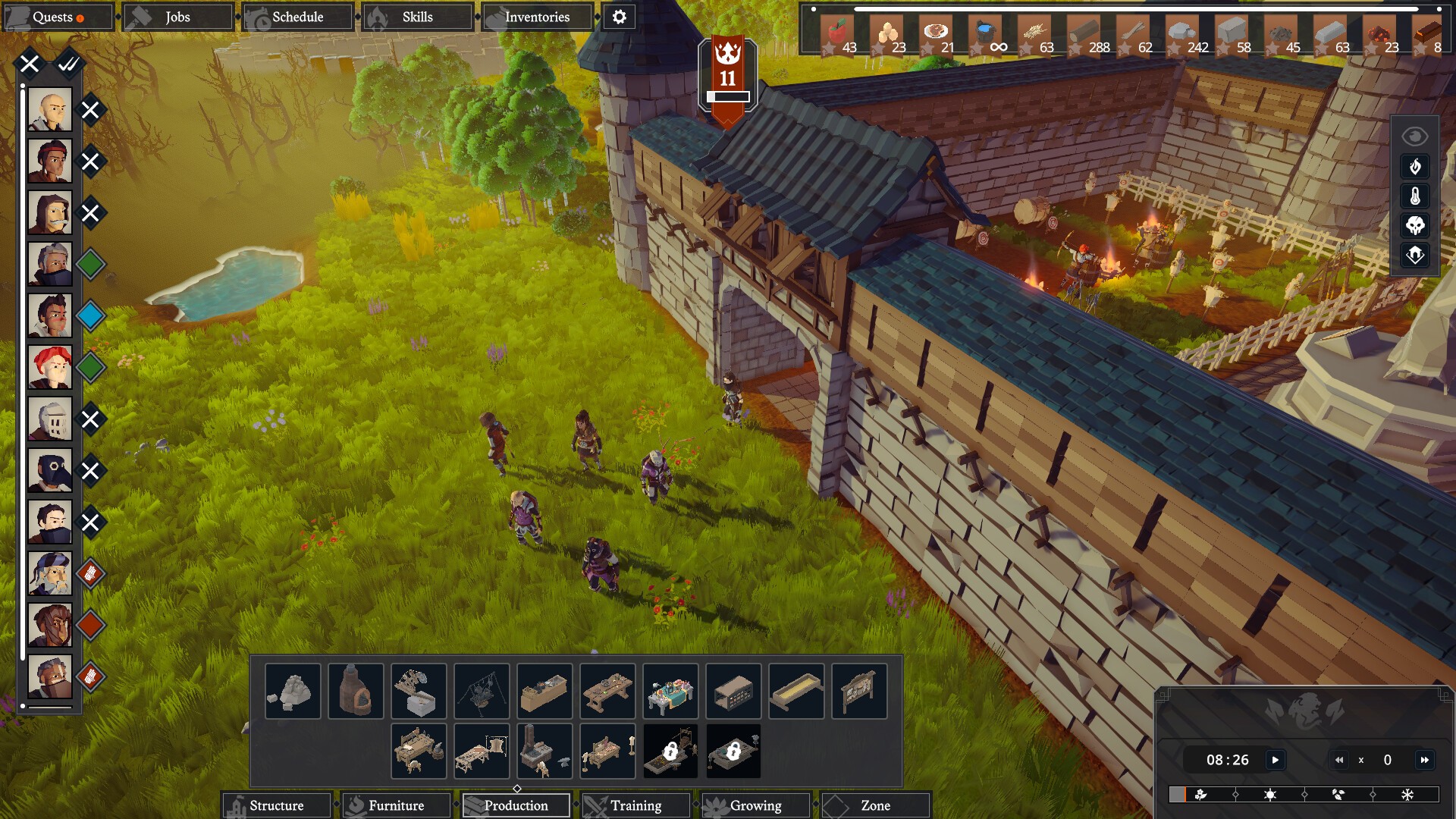Select the brick kiln production building
Viewport: 1456px width, 819px height.
click(x=356, y=691)
